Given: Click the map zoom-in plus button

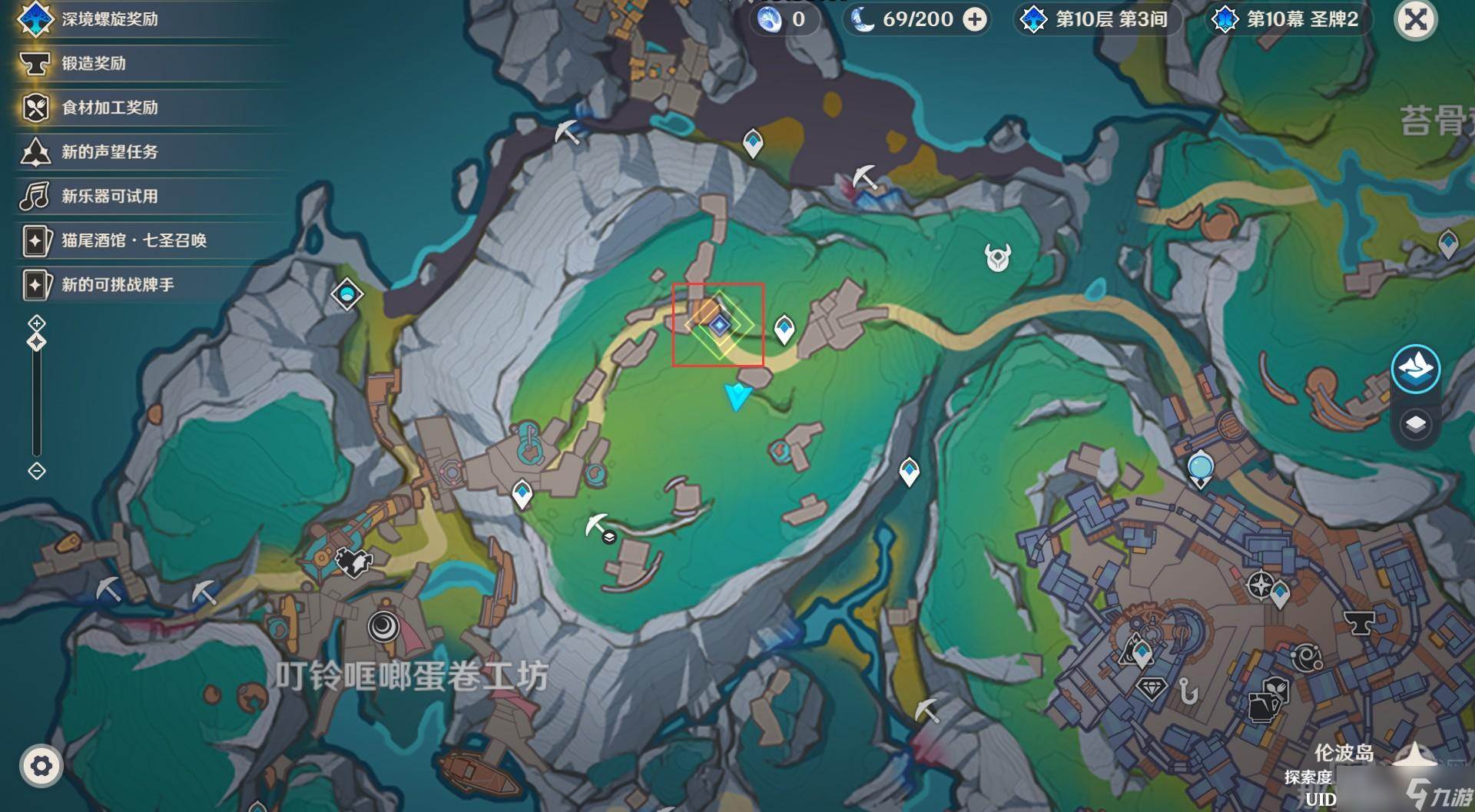Looking at the screenshot, I should coord(37,323).
